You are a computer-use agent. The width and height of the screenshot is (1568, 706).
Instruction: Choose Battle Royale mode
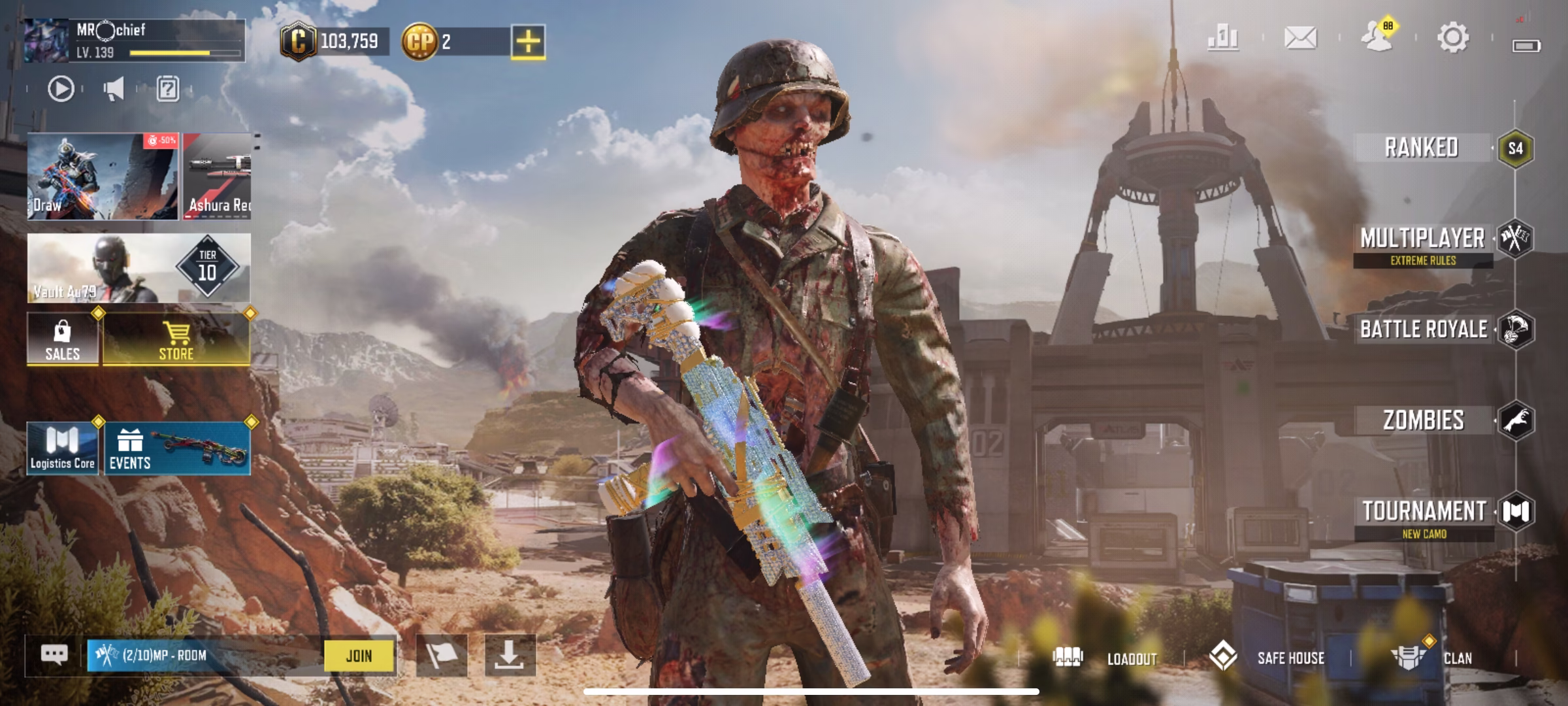click(1424, 329)
